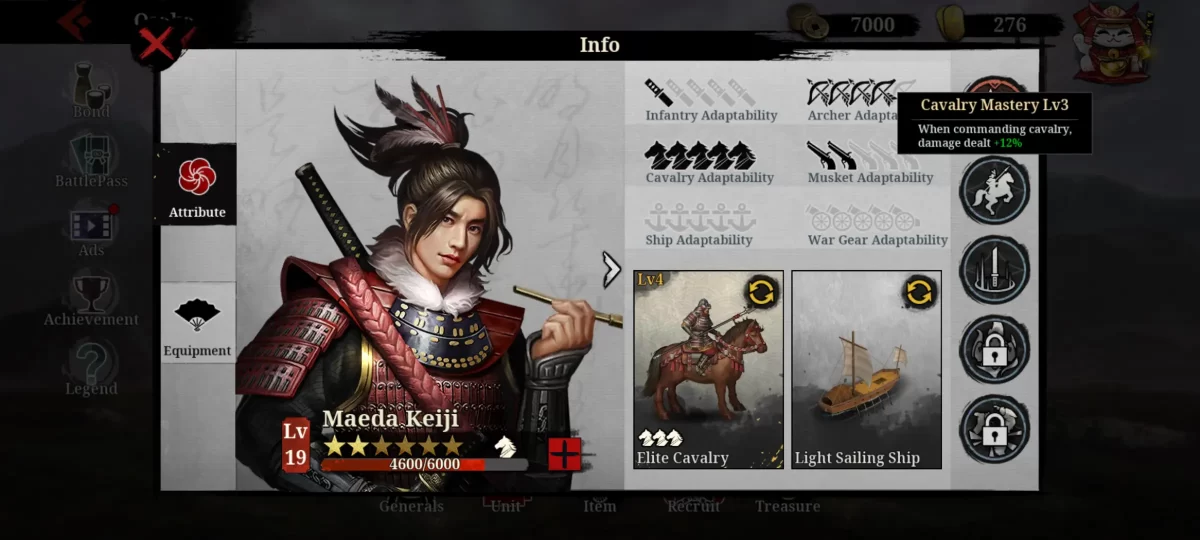Select the sword skill icon
Image resolution: width=1200 pixels, height=540 pixels.
click(x=994, y=269)
